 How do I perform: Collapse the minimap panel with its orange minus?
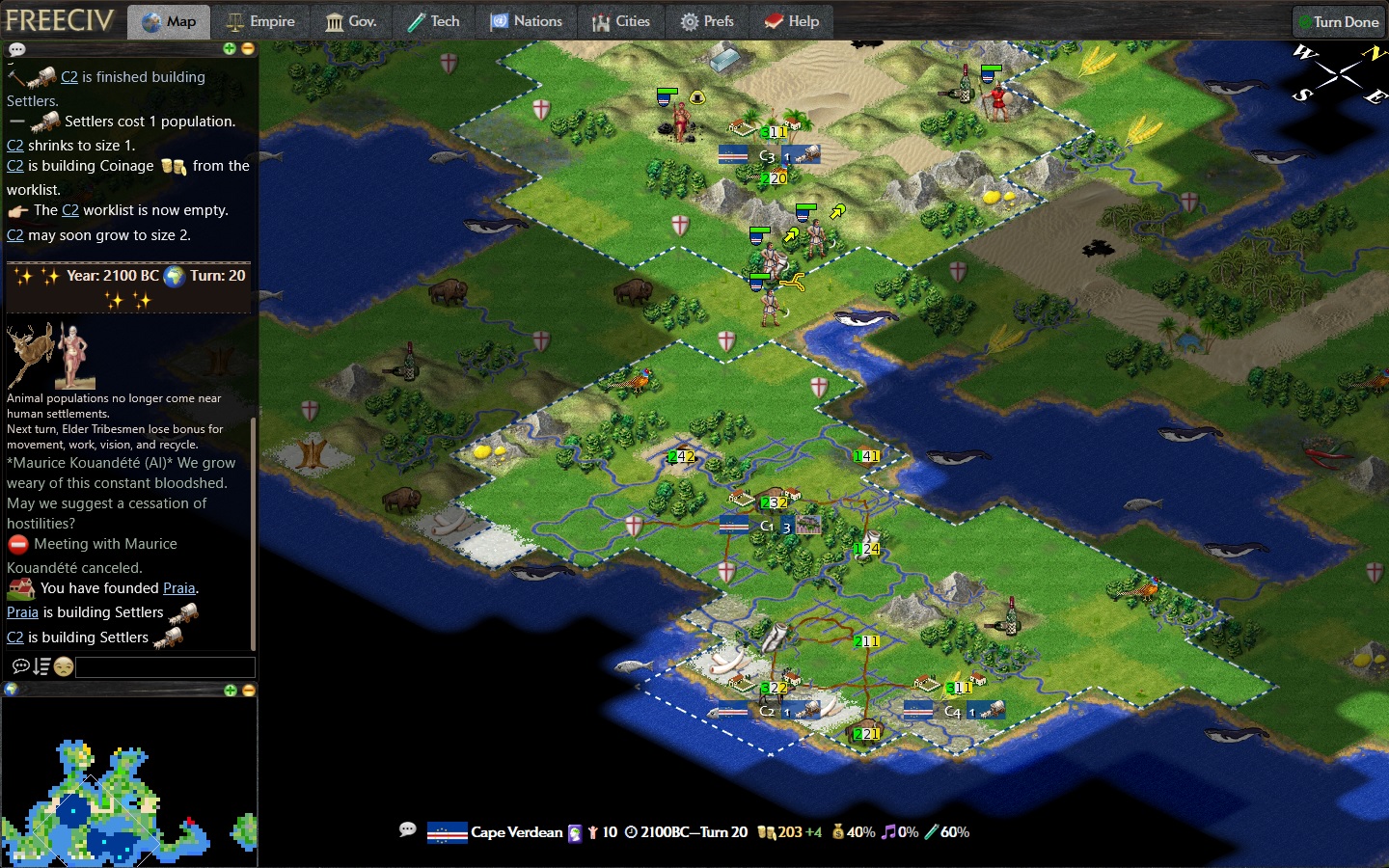click(x=248, y=691)
